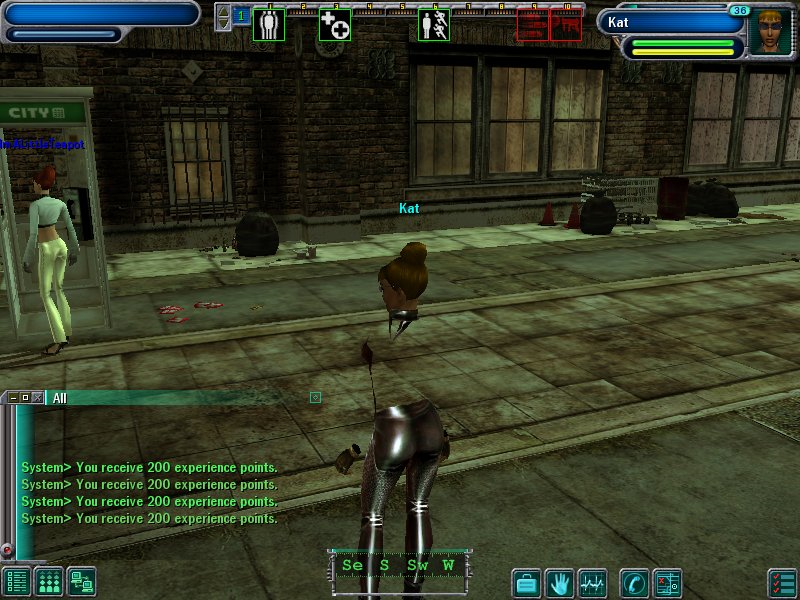Open the networked computers icon
The image size is (800, 600).
point(81,581)
